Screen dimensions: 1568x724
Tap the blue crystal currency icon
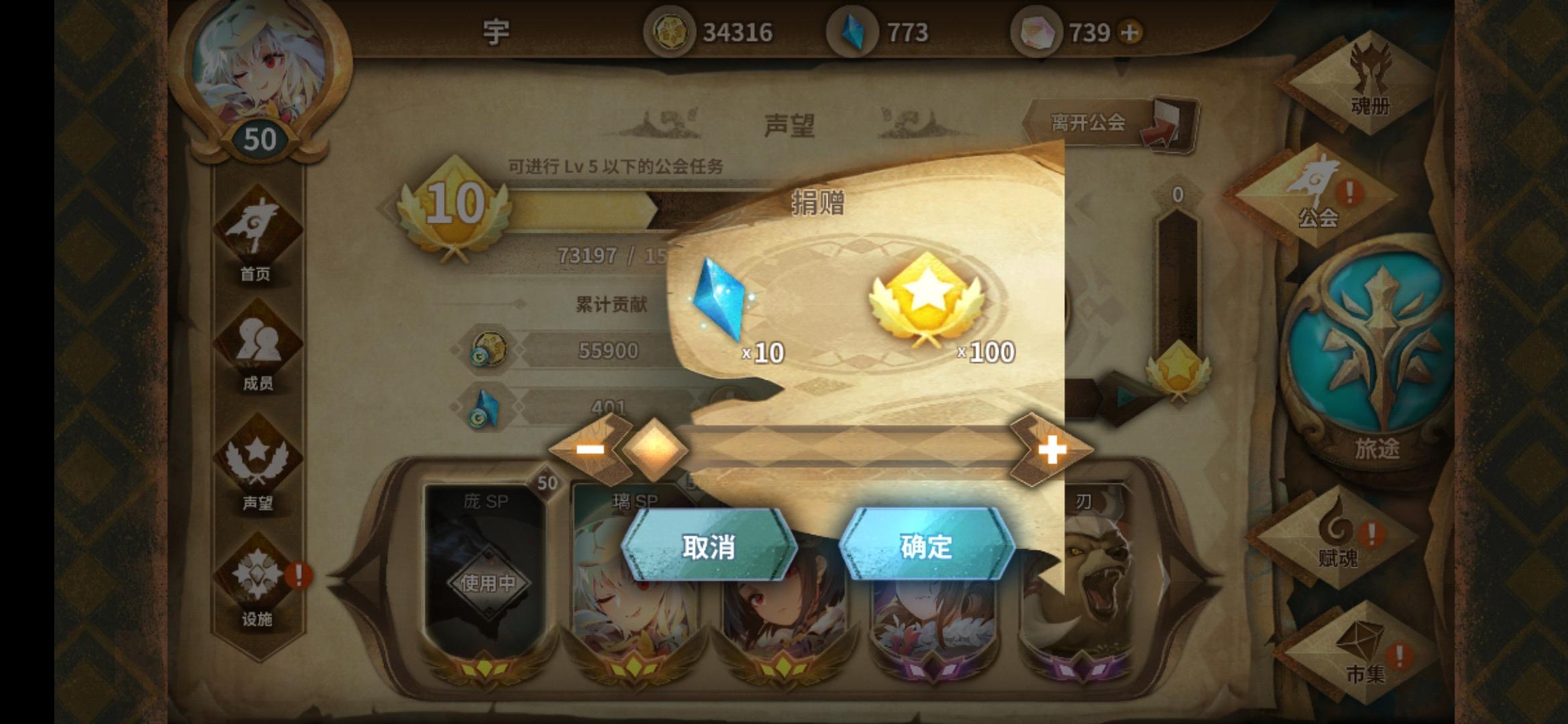853,30
